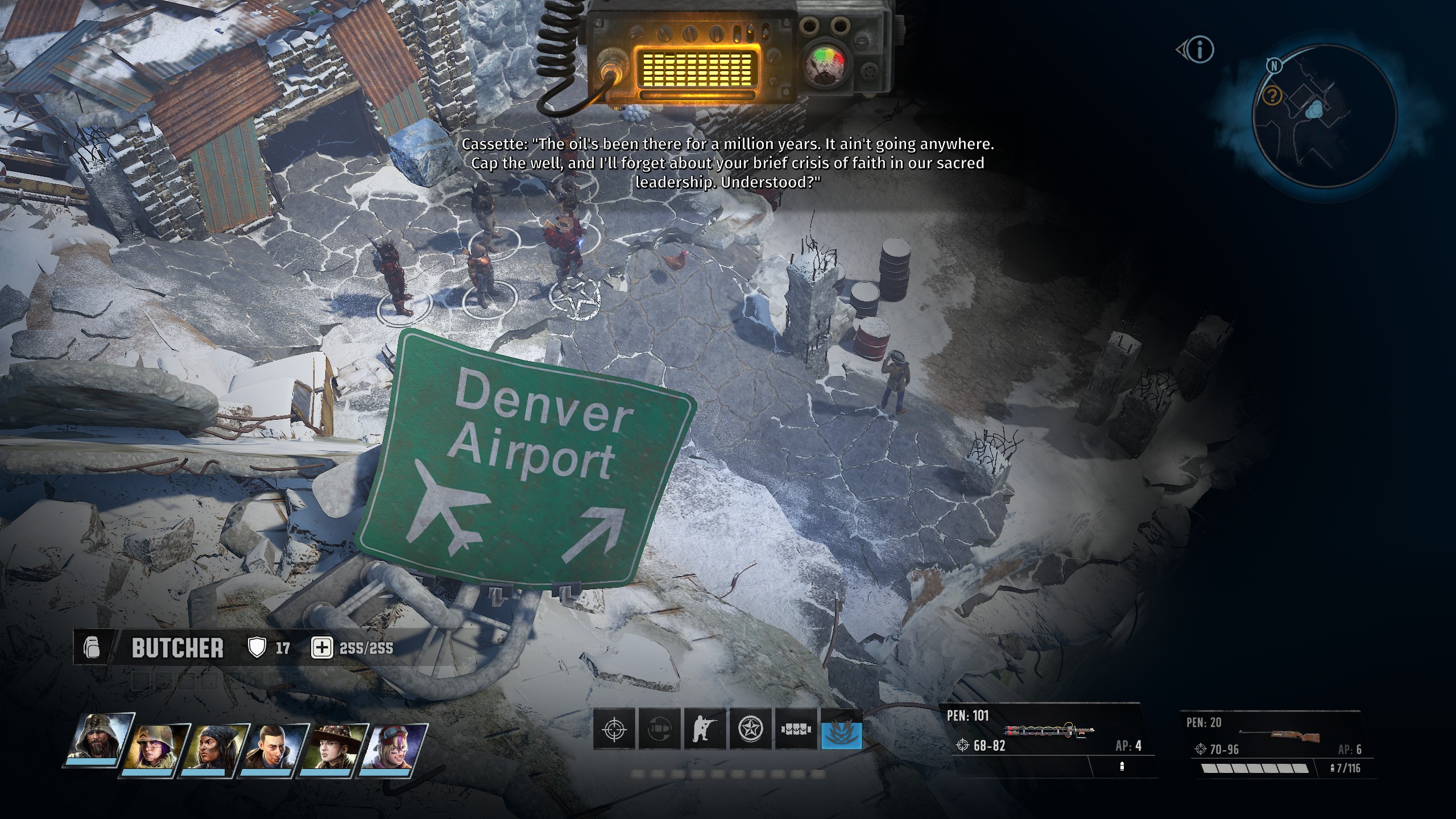Click the north compass indicator on minimap
1456x819 pixels.
tap(1275, 66)
